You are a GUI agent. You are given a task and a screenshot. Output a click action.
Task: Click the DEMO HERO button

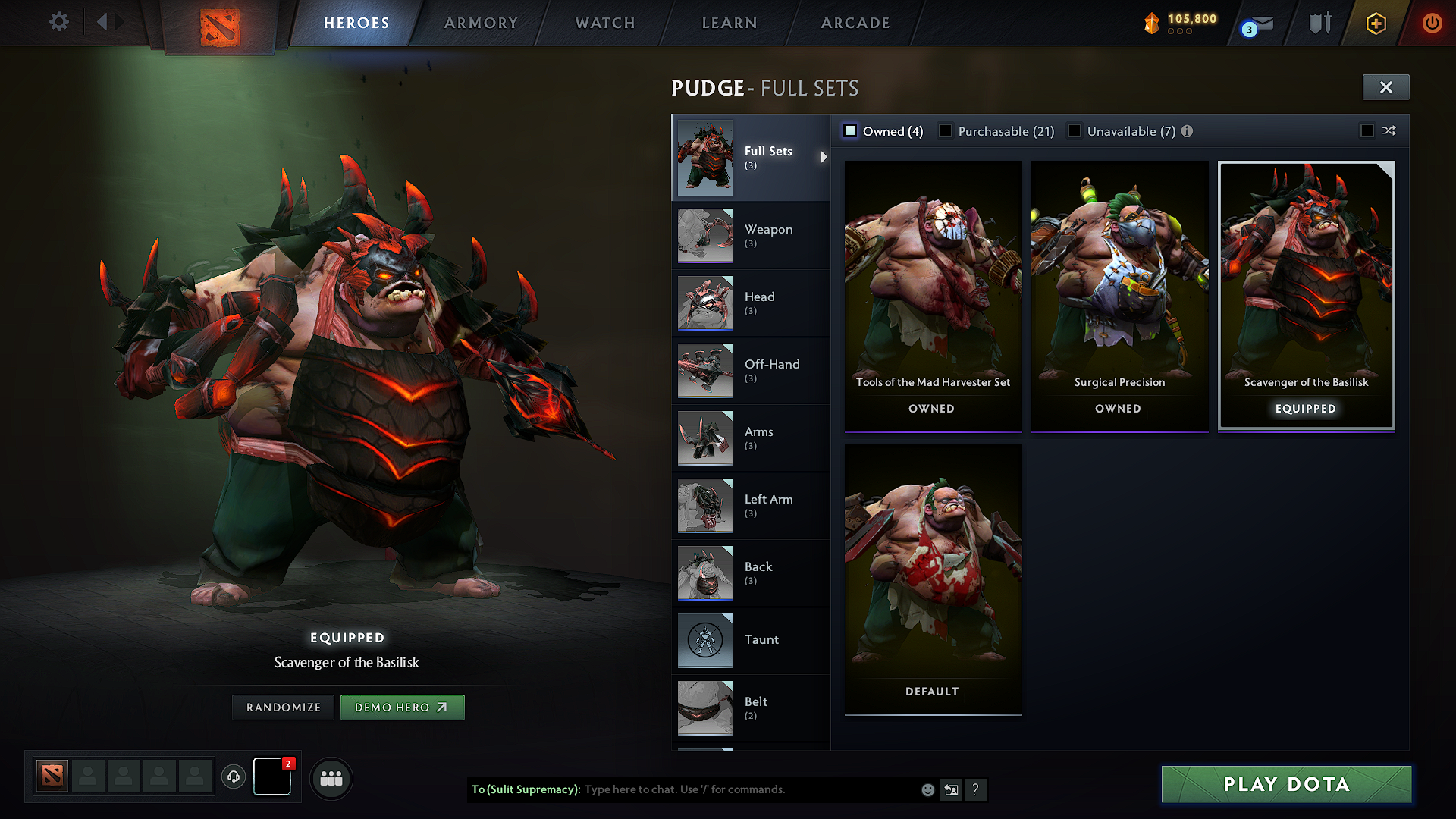[x=402, y=707]
